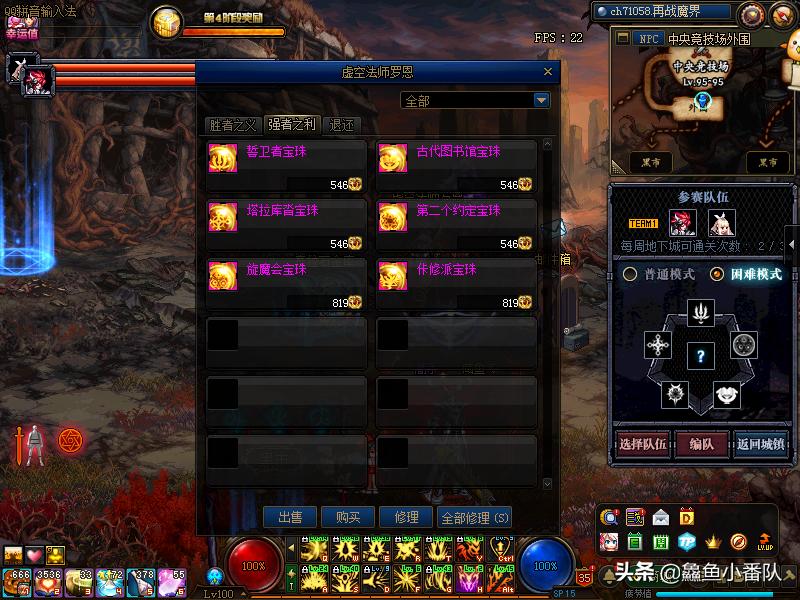Select the 誓卫者宝珠 item
This screenshot has height=600, width=800.
point(286,160)
